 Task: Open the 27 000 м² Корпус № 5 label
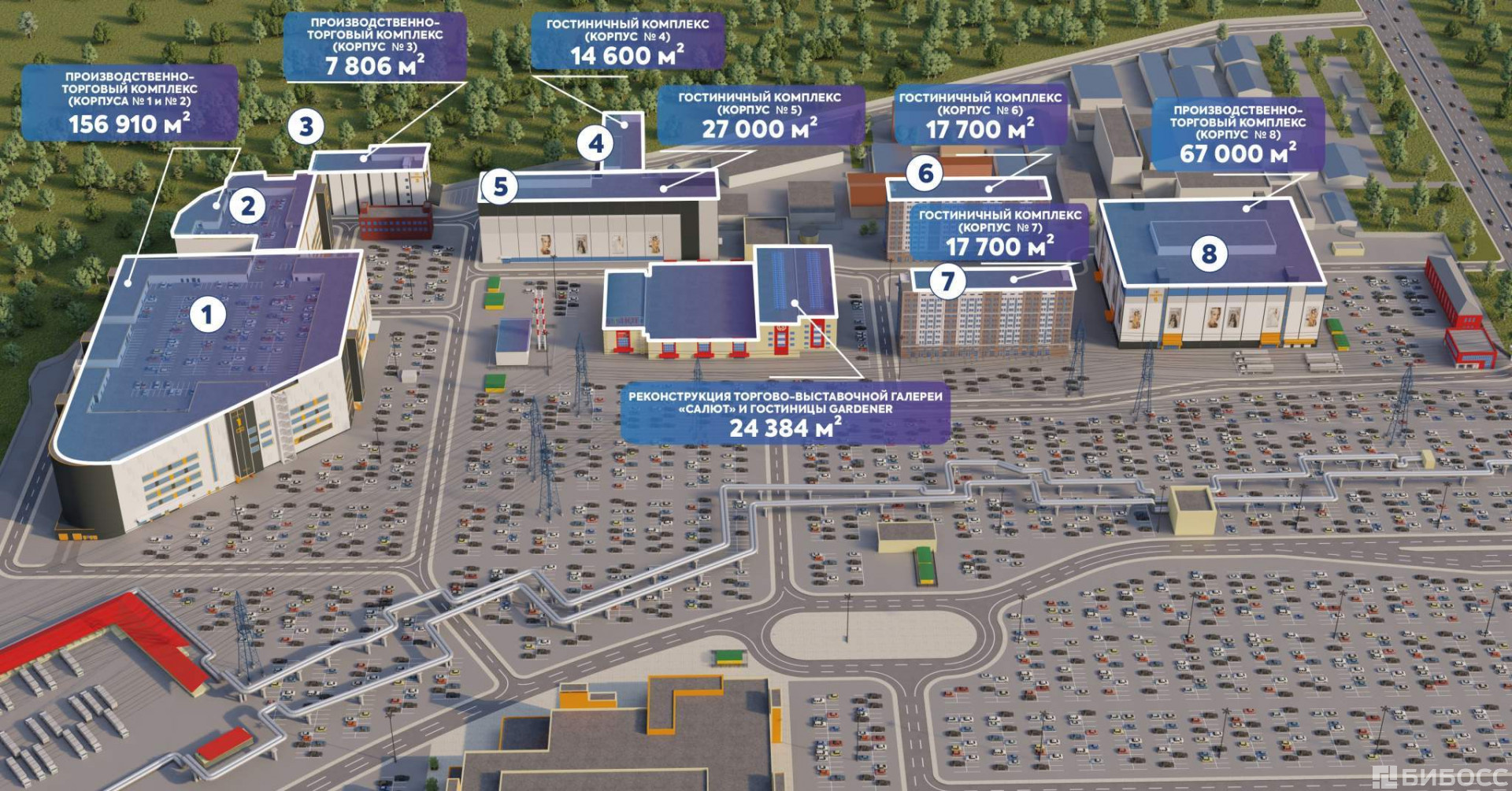760,116
